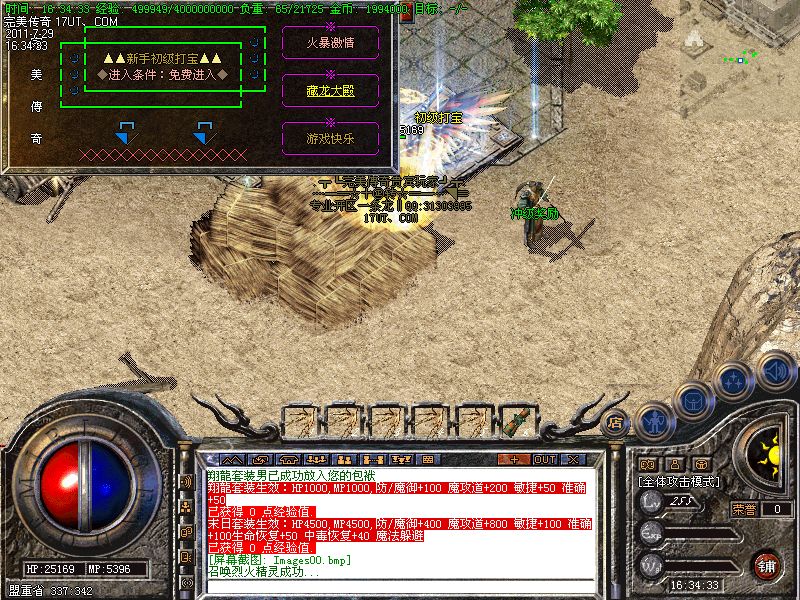Open the character equipment round button
Image resolution: width=800 pixels, height=600 pixels.
coord(654,420)
